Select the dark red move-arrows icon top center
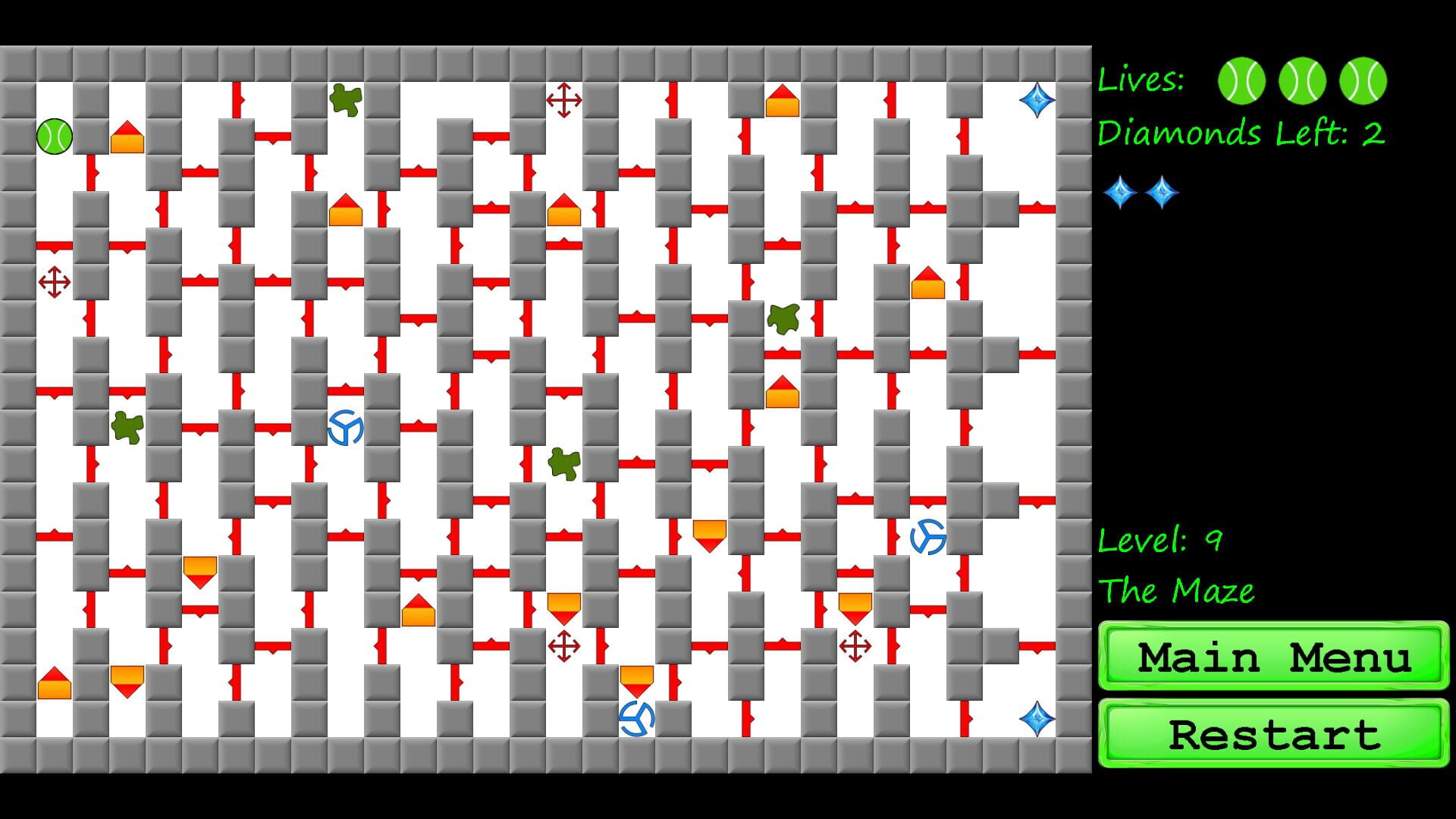Image resolution: width=1456 pixels, height=819 pixels. (x=563, y=99)
